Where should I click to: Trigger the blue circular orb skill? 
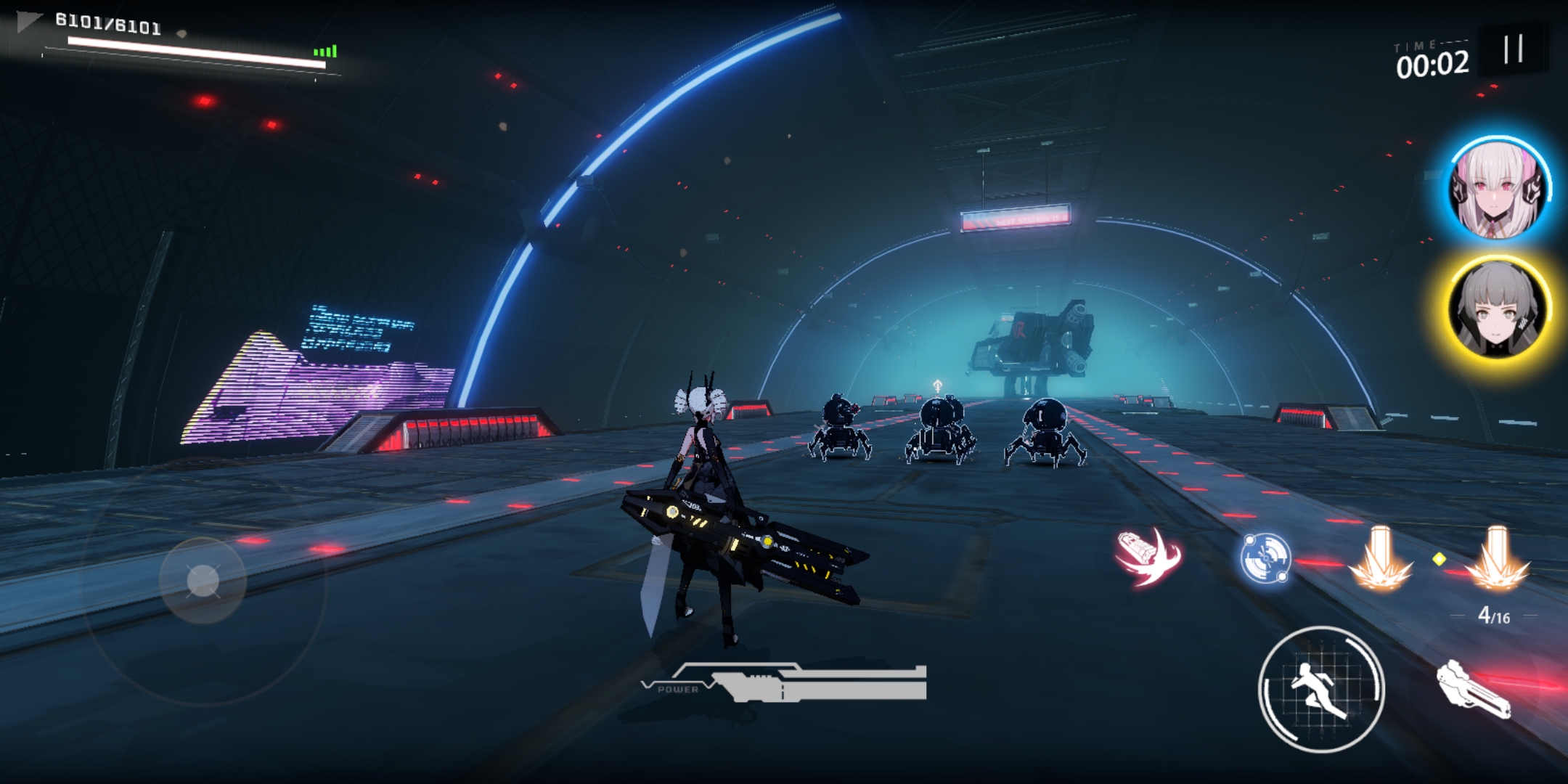[1265, 558]
